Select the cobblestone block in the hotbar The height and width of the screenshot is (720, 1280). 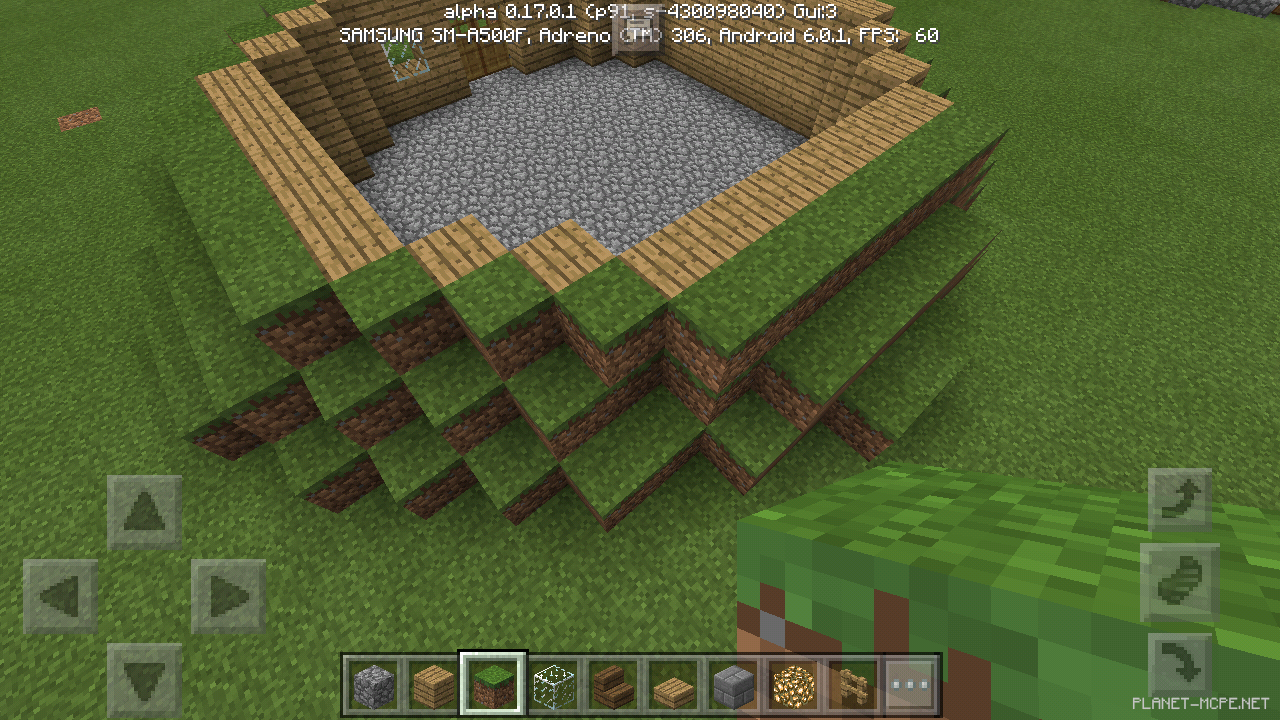pos(374,685)
